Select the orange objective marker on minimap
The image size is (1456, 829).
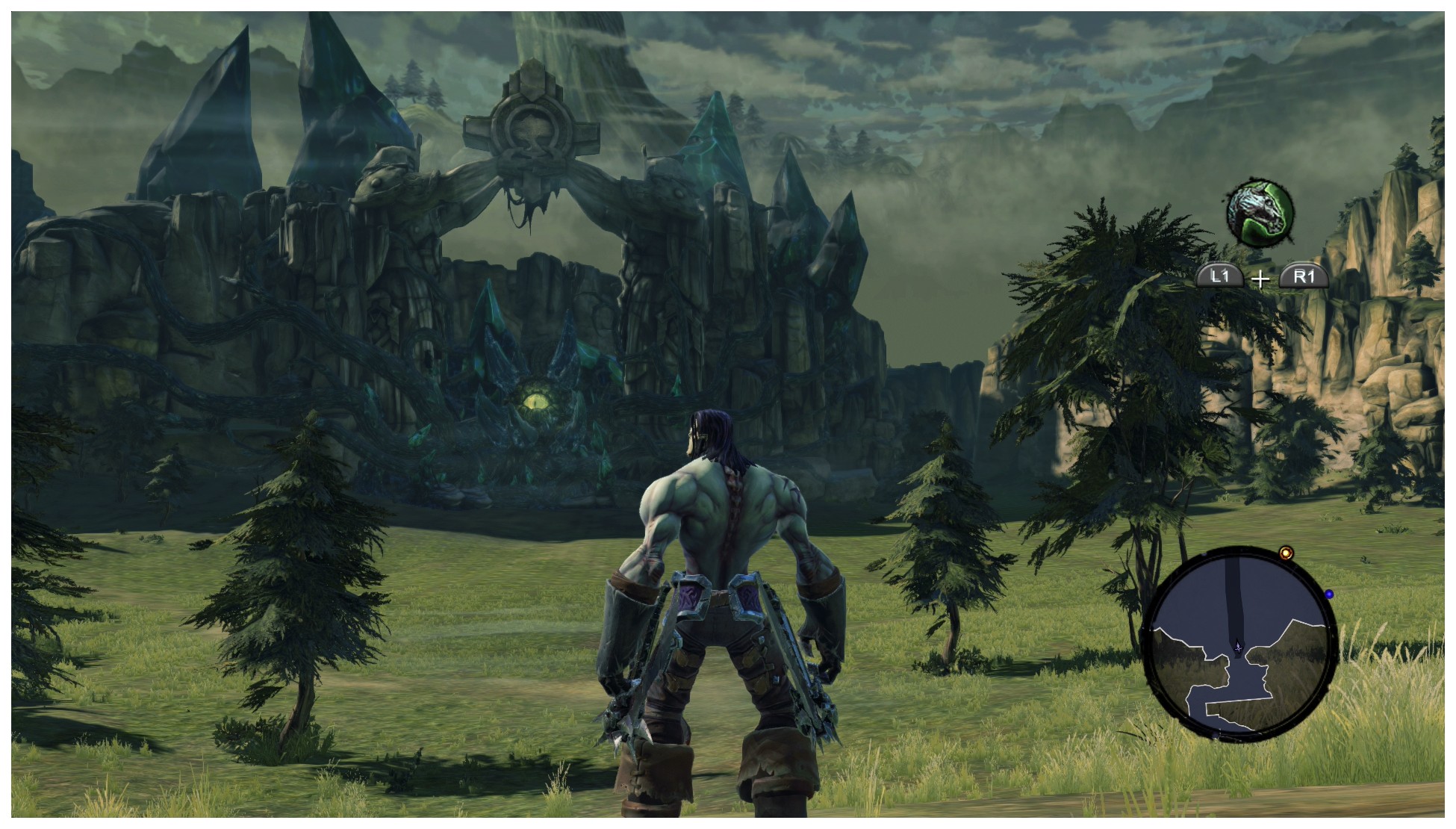coord(1286,553)
